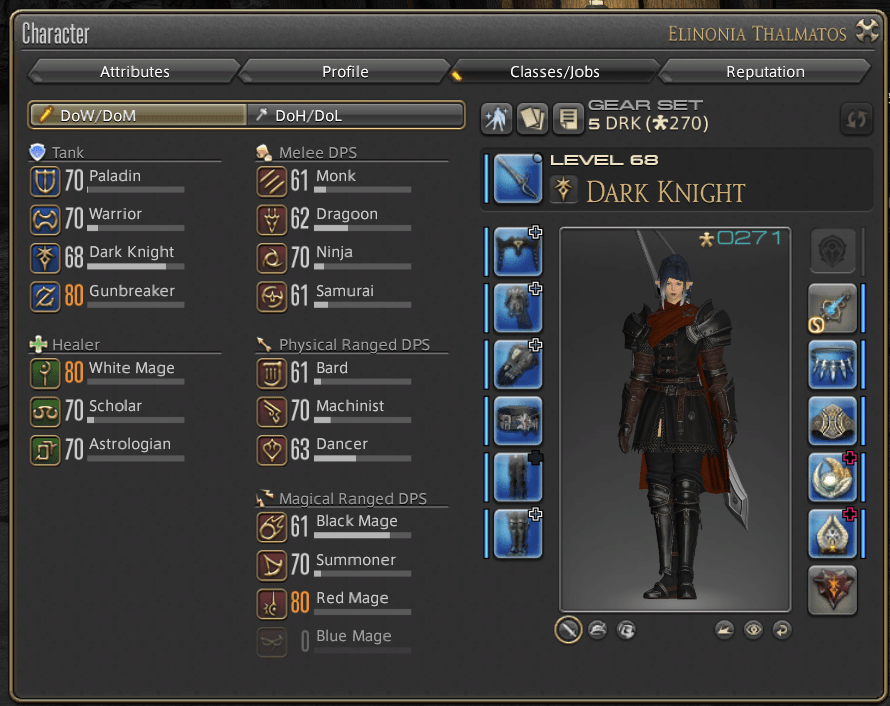Toggle the eye icon display button

click(x=753, y=630)
